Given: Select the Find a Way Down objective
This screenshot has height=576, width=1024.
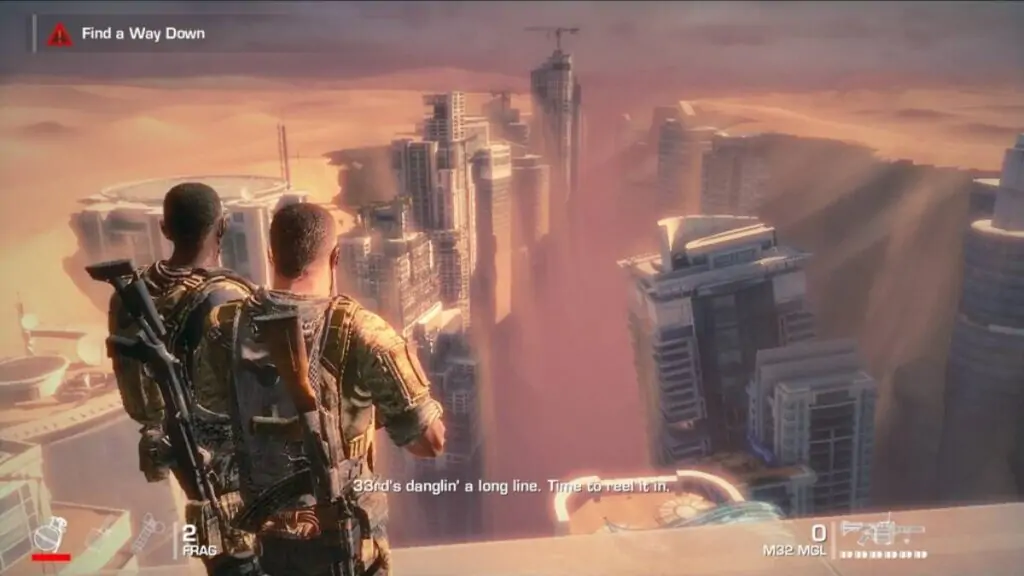Looking at the screenshot, I should [143, 34].
